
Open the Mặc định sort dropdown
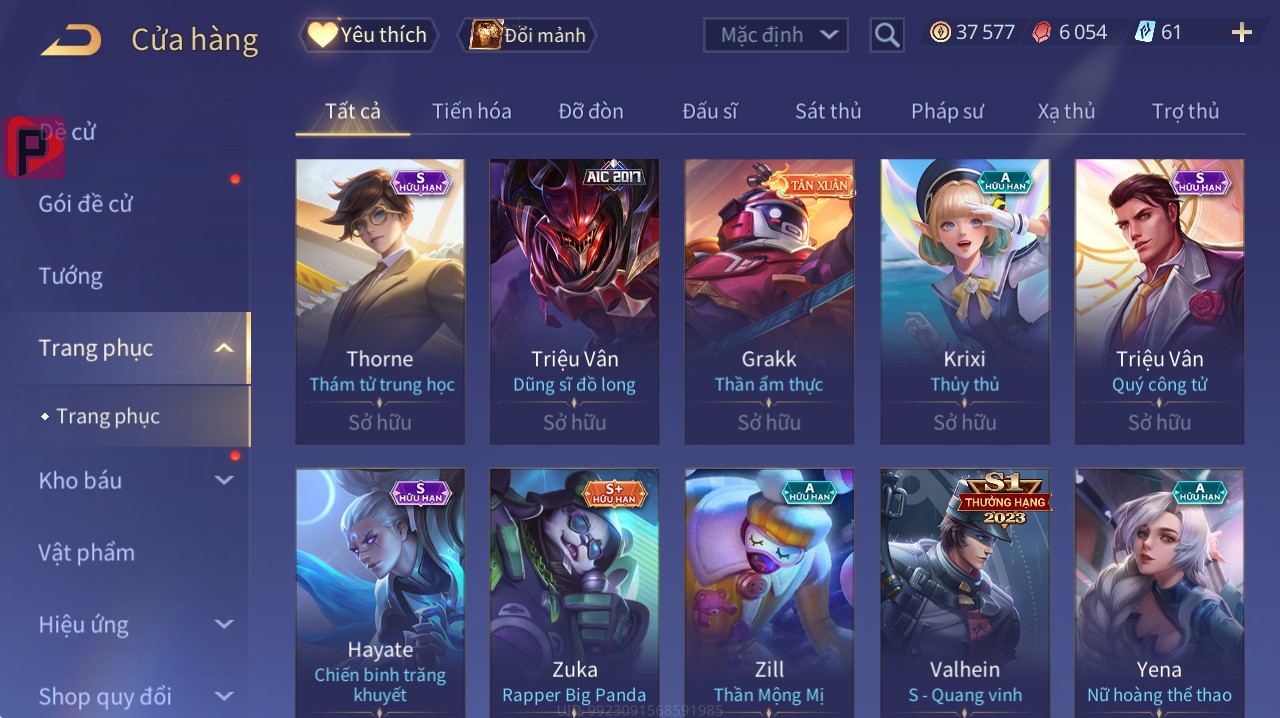[x=776, y=35]
